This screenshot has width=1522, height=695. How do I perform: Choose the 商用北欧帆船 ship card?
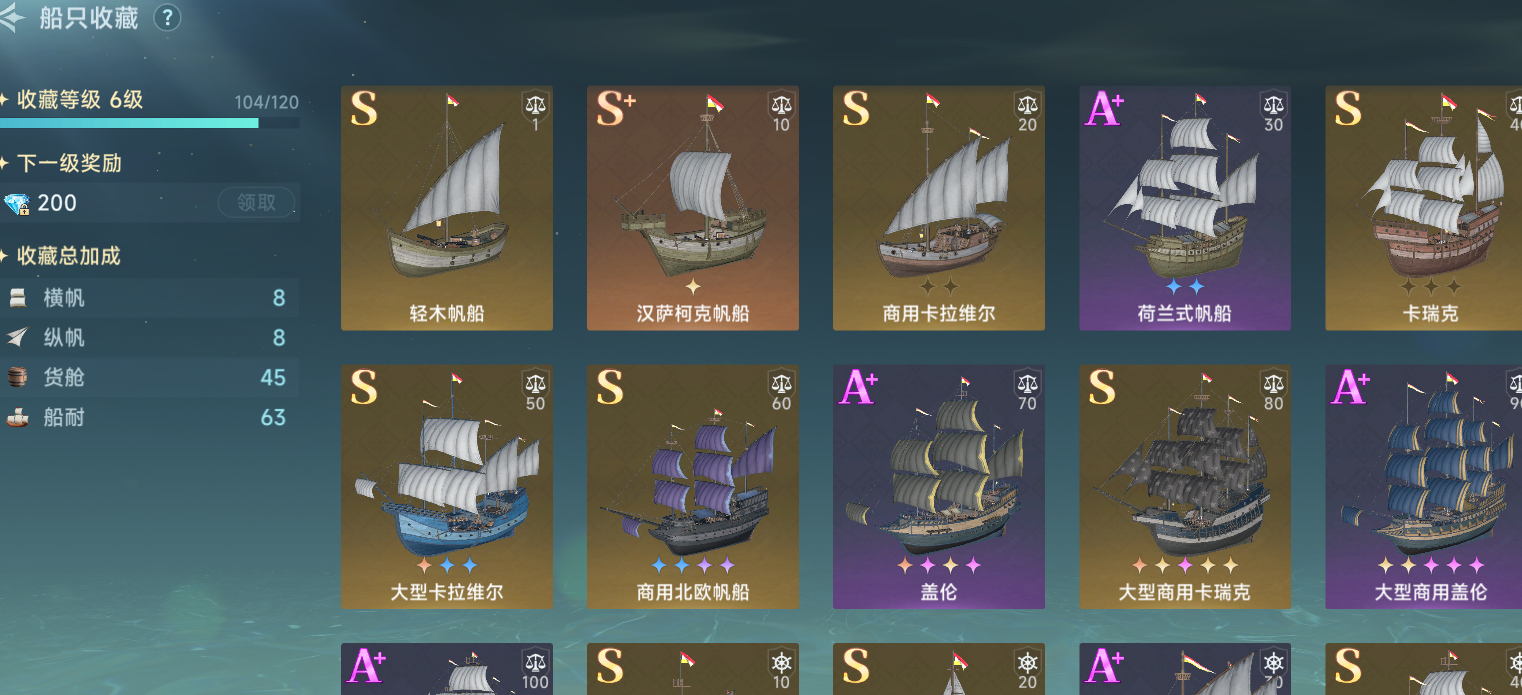693,487
